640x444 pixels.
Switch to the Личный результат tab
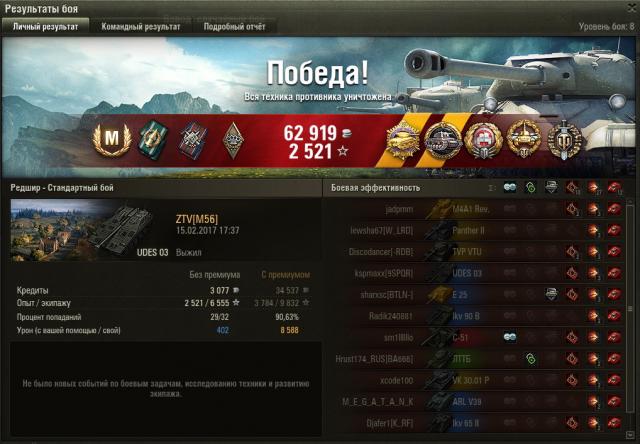click(x=44, y=27)
